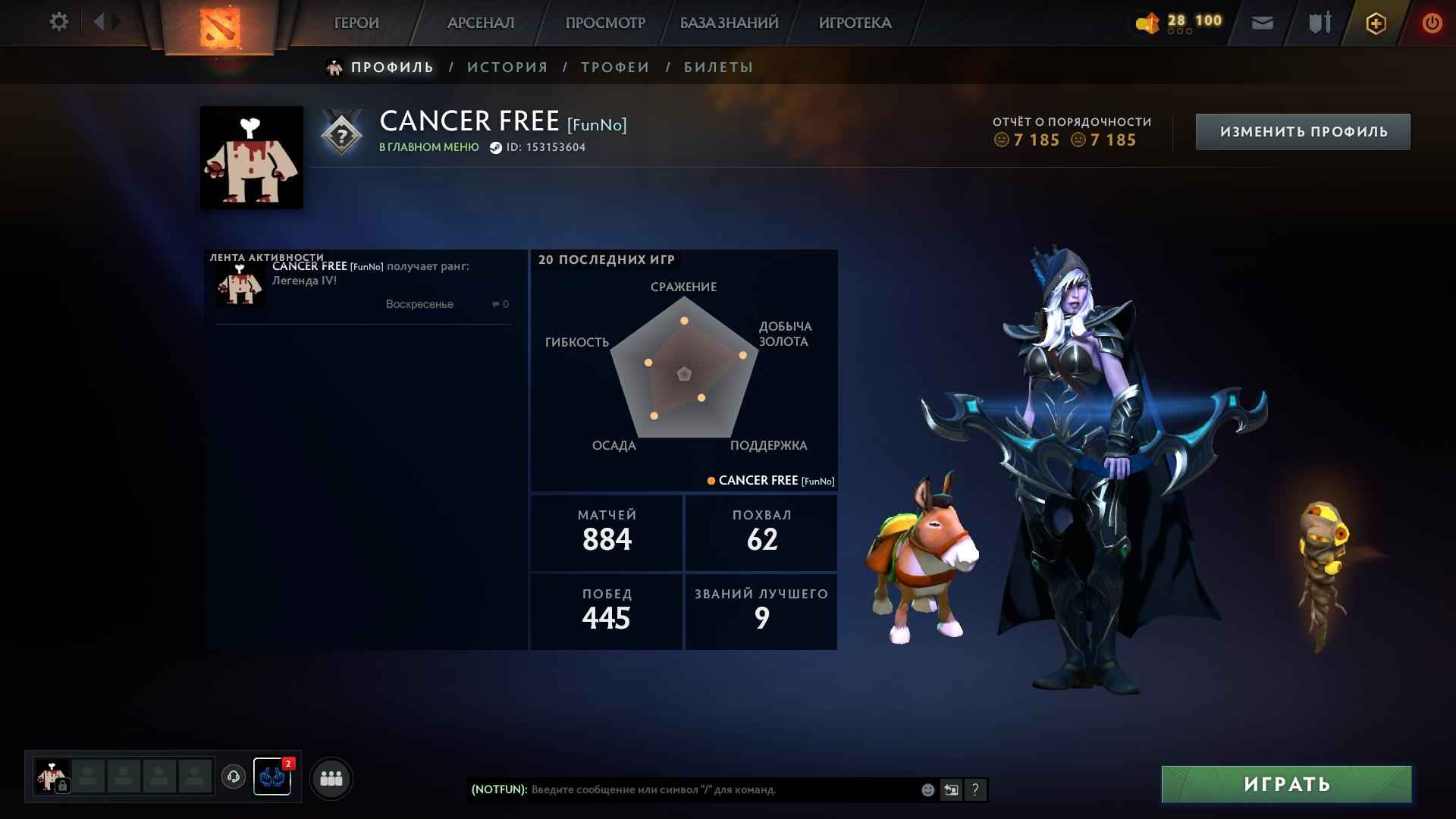This screenshot has height=819, width=1456.
Task: Open the screenshot sharing icon beside chat field
Action: point(951,789)
